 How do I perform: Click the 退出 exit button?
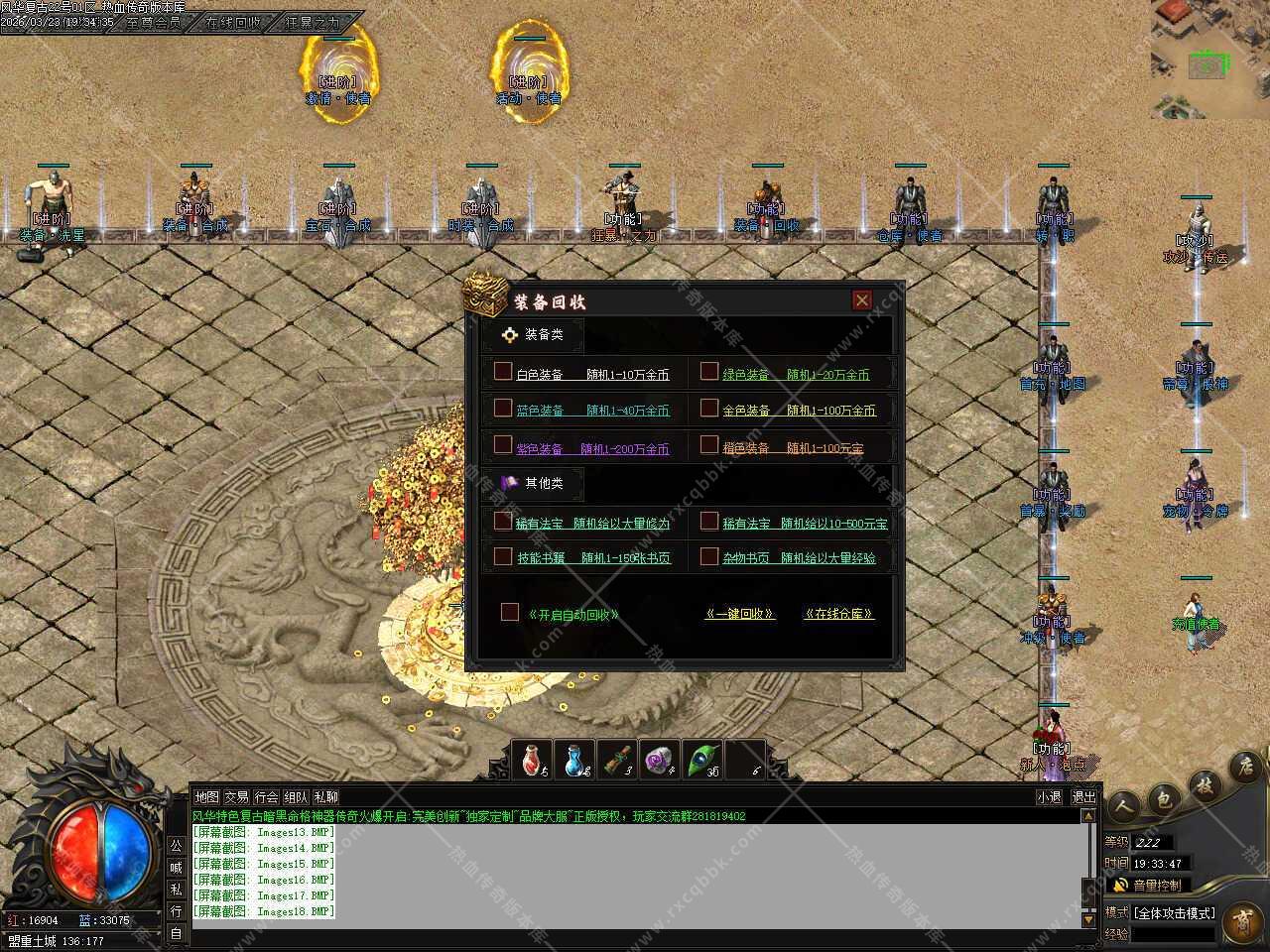[1083, 797]
